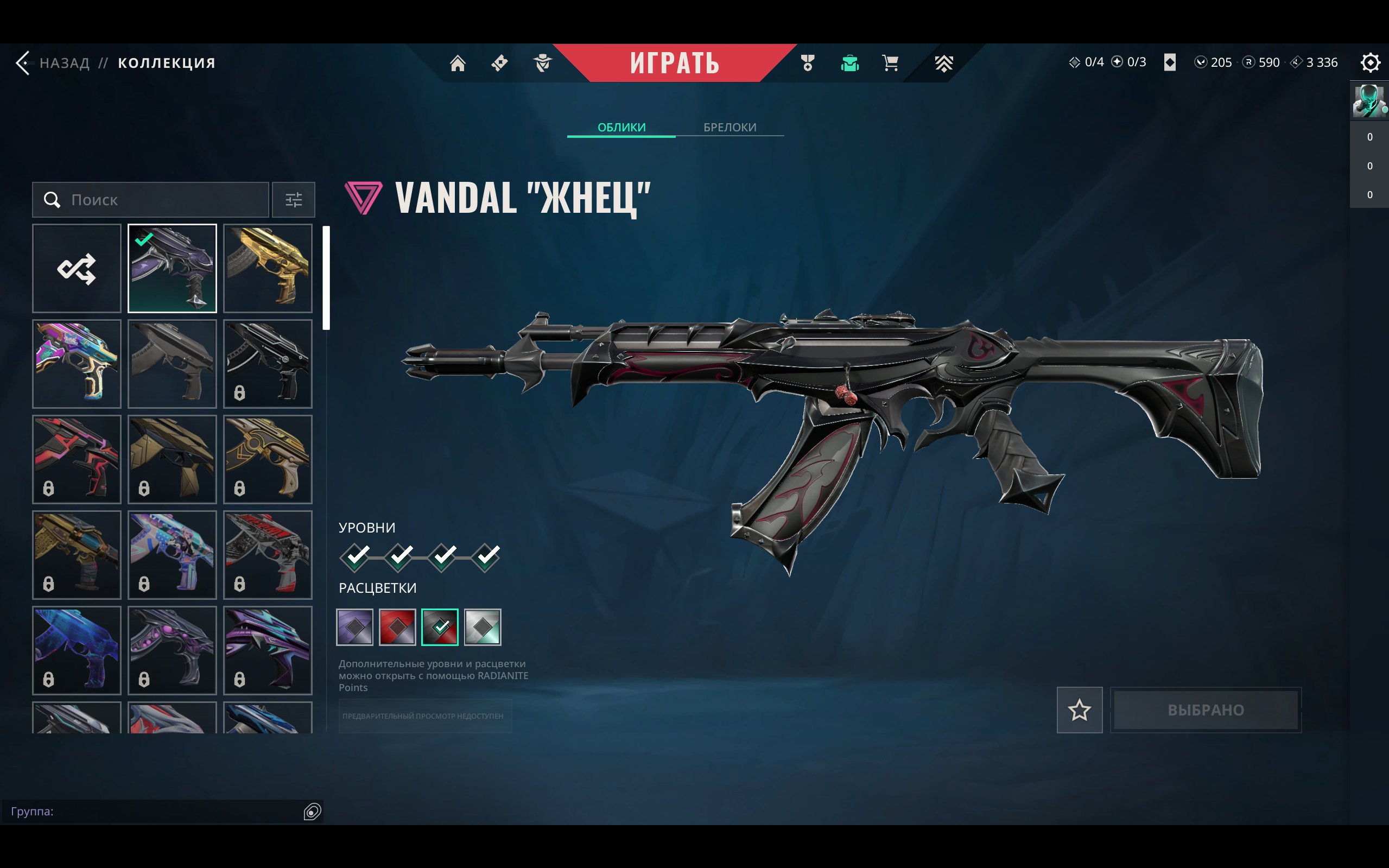Select the ОБЛИКИ tab
This screenshot has width=1389, height=868.
[621, 127]
